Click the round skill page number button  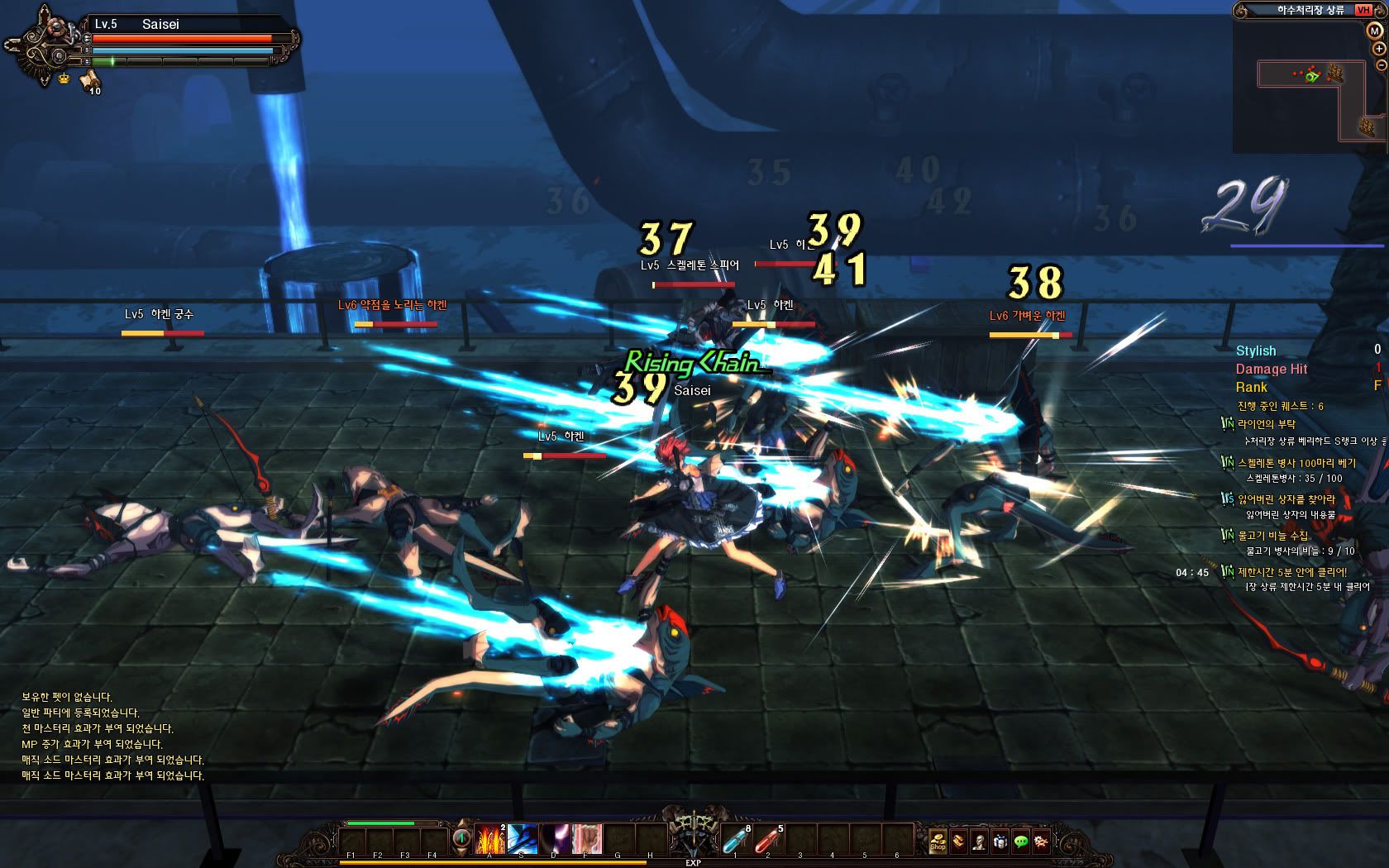pos(461,839)
